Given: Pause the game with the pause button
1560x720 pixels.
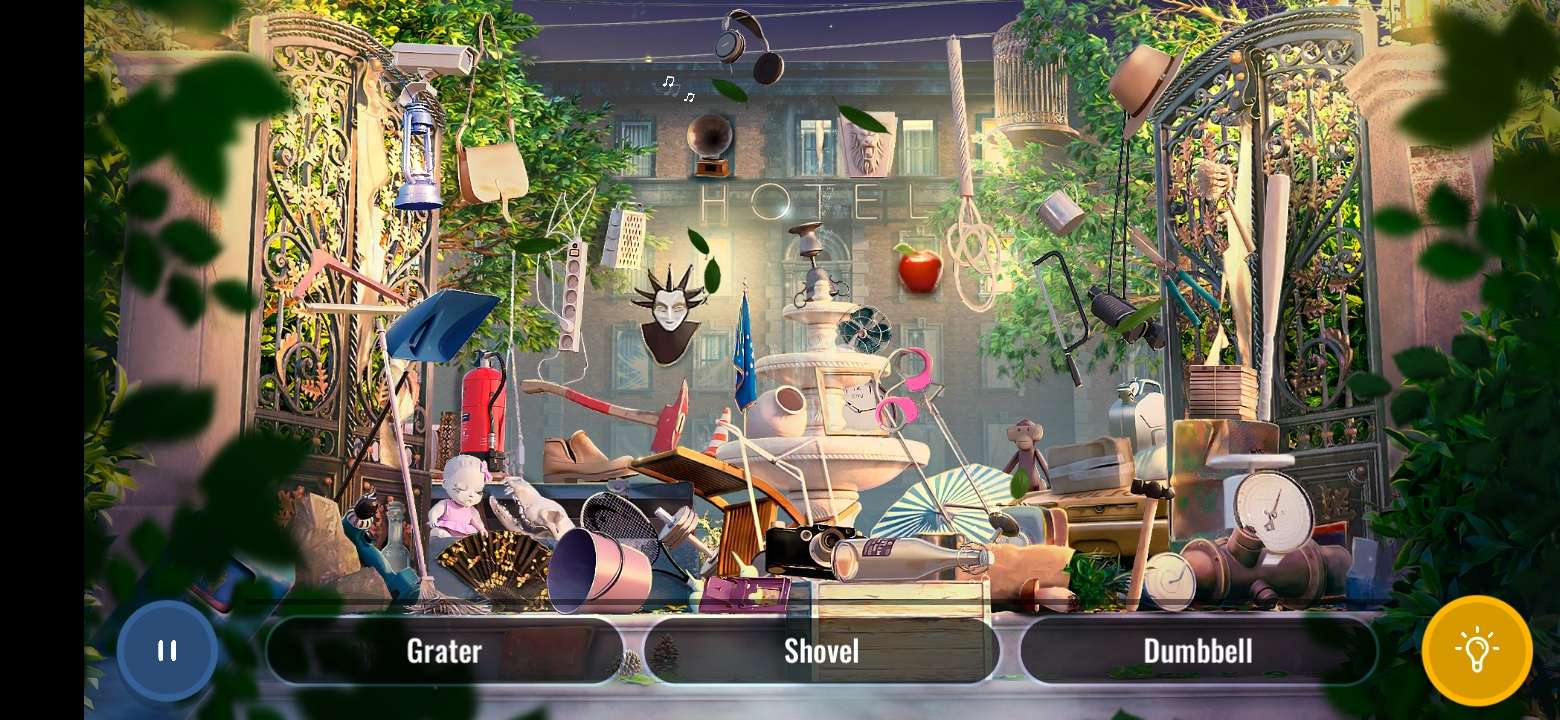Looking at the screenshot, I should pos(166,650).
